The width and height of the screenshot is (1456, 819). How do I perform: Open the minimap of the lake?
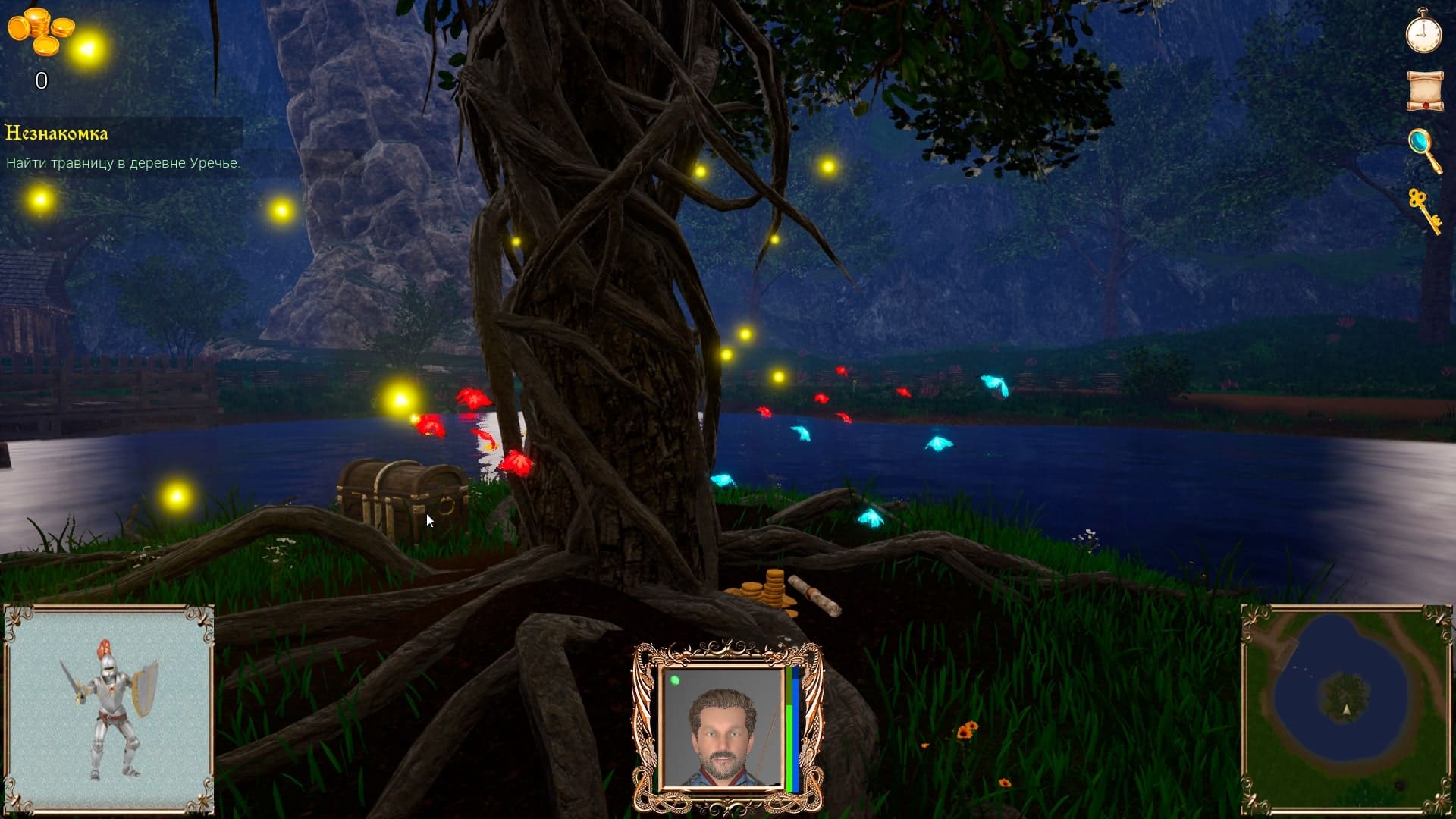coord(1346,710)
